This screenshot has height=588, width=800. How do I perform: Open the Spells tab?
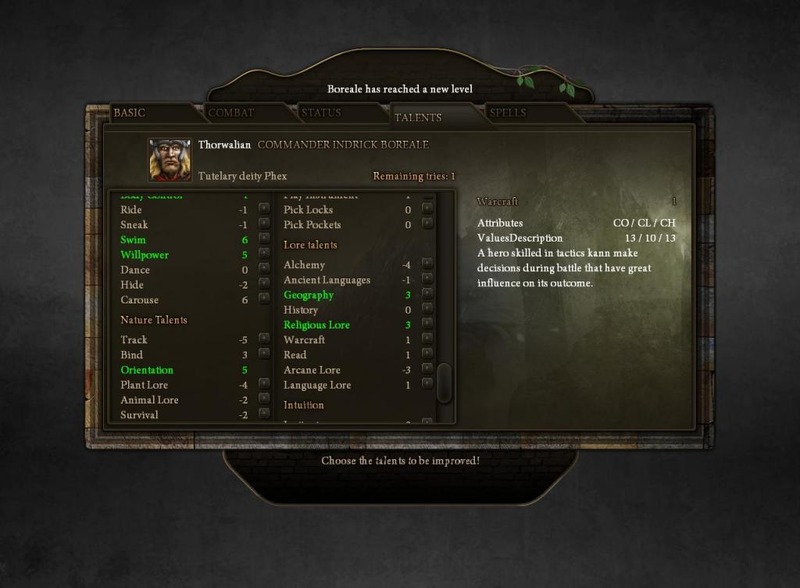pos(508,113)
